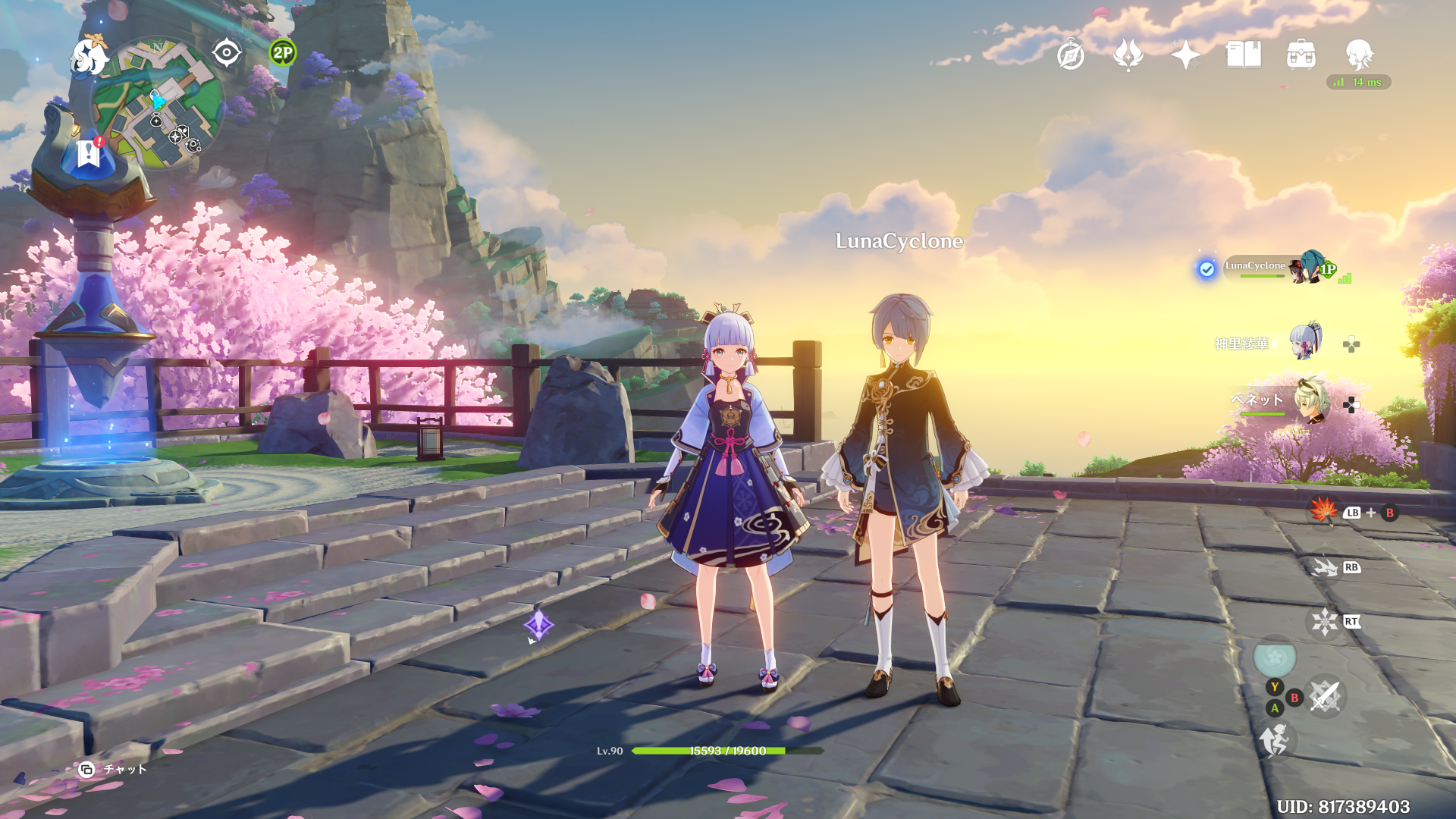1456x819 pixels.
Task: Open the backpack inventory
Action: point(1301,55)
